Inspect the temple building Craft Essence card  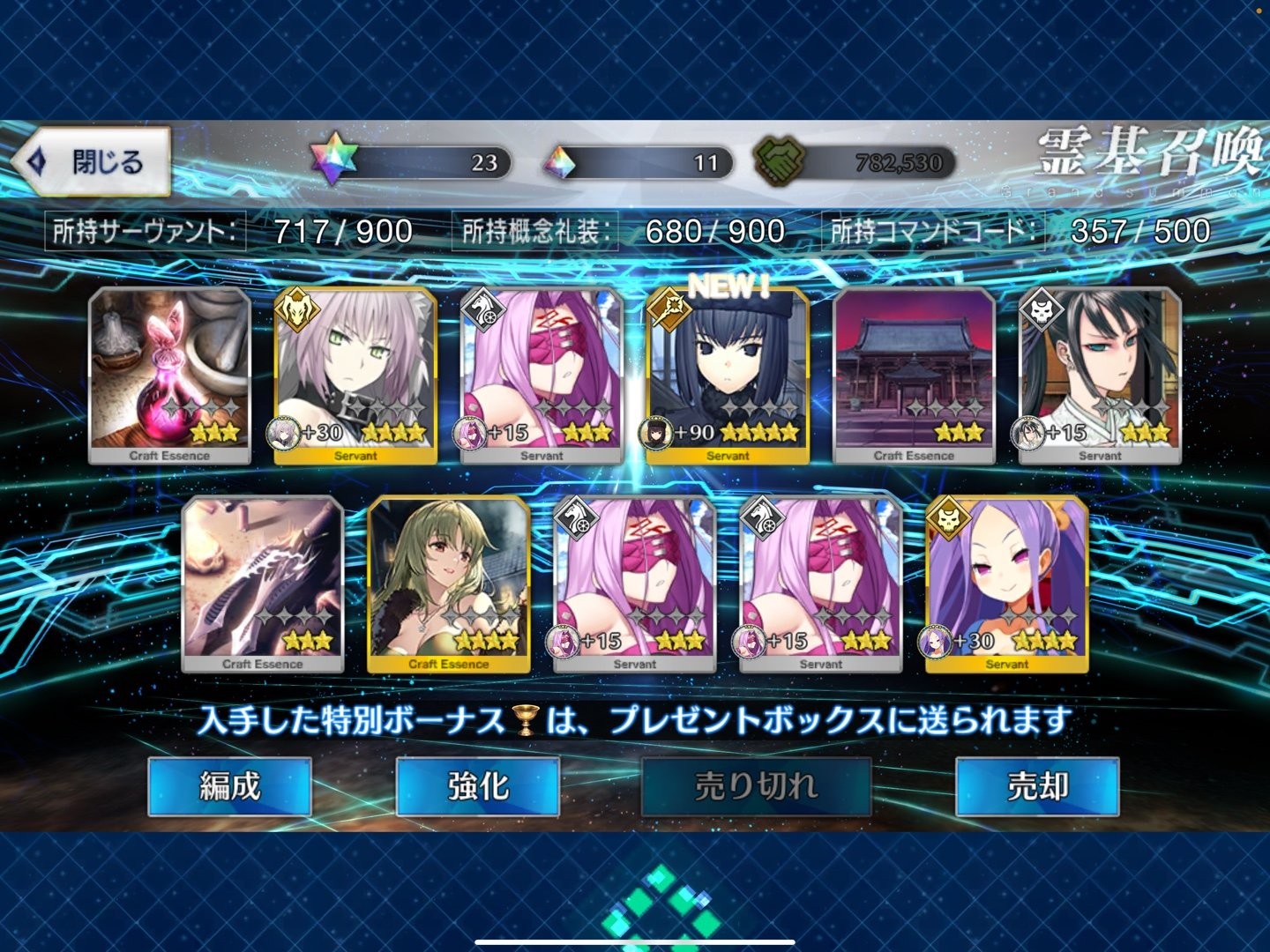[x=914, y=375]
